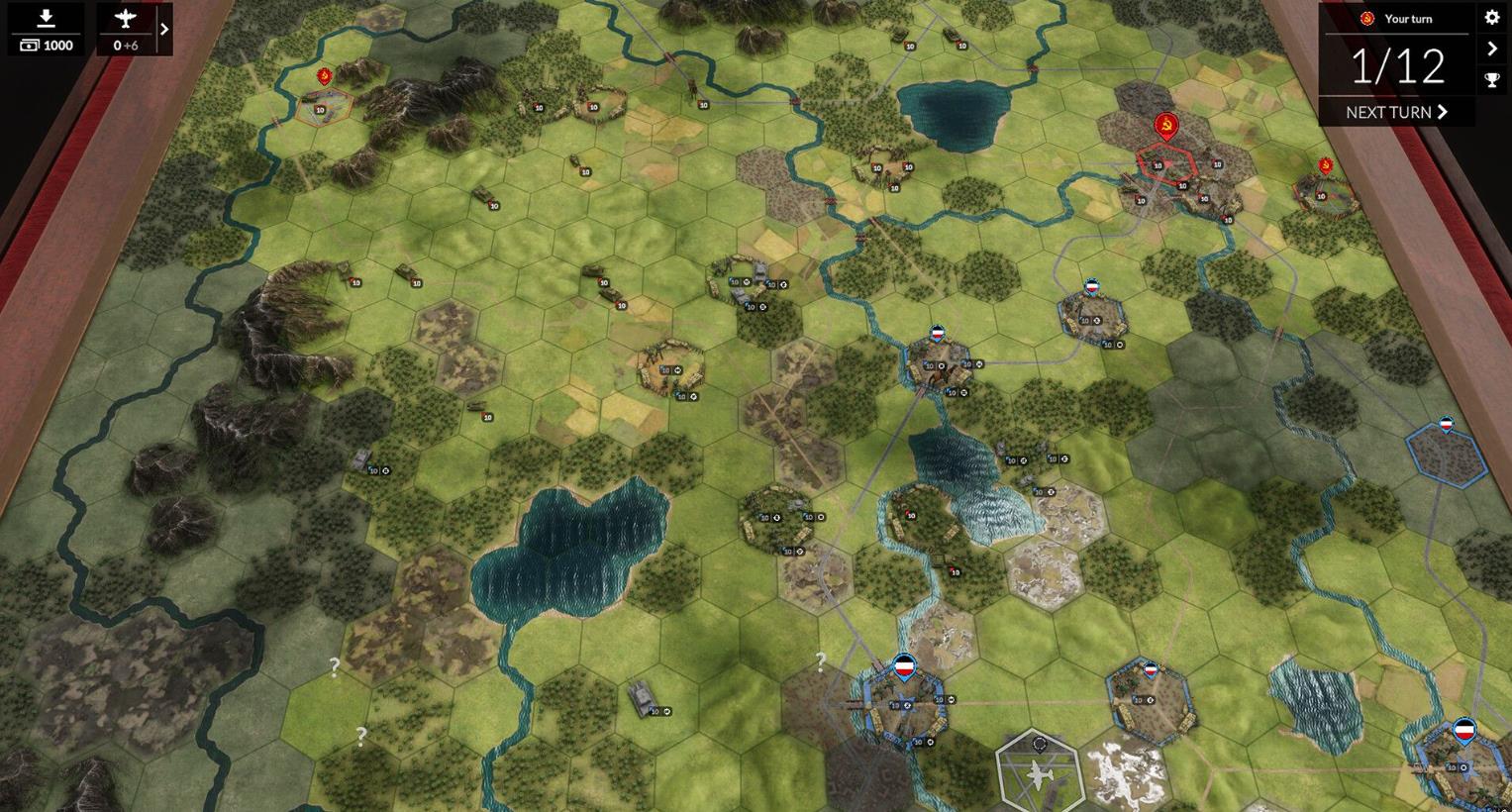Click the Soviet flag pin near the northeast corner
Image resolution: width=1512 pixels, height=812 pixels.
(1325, 166)
